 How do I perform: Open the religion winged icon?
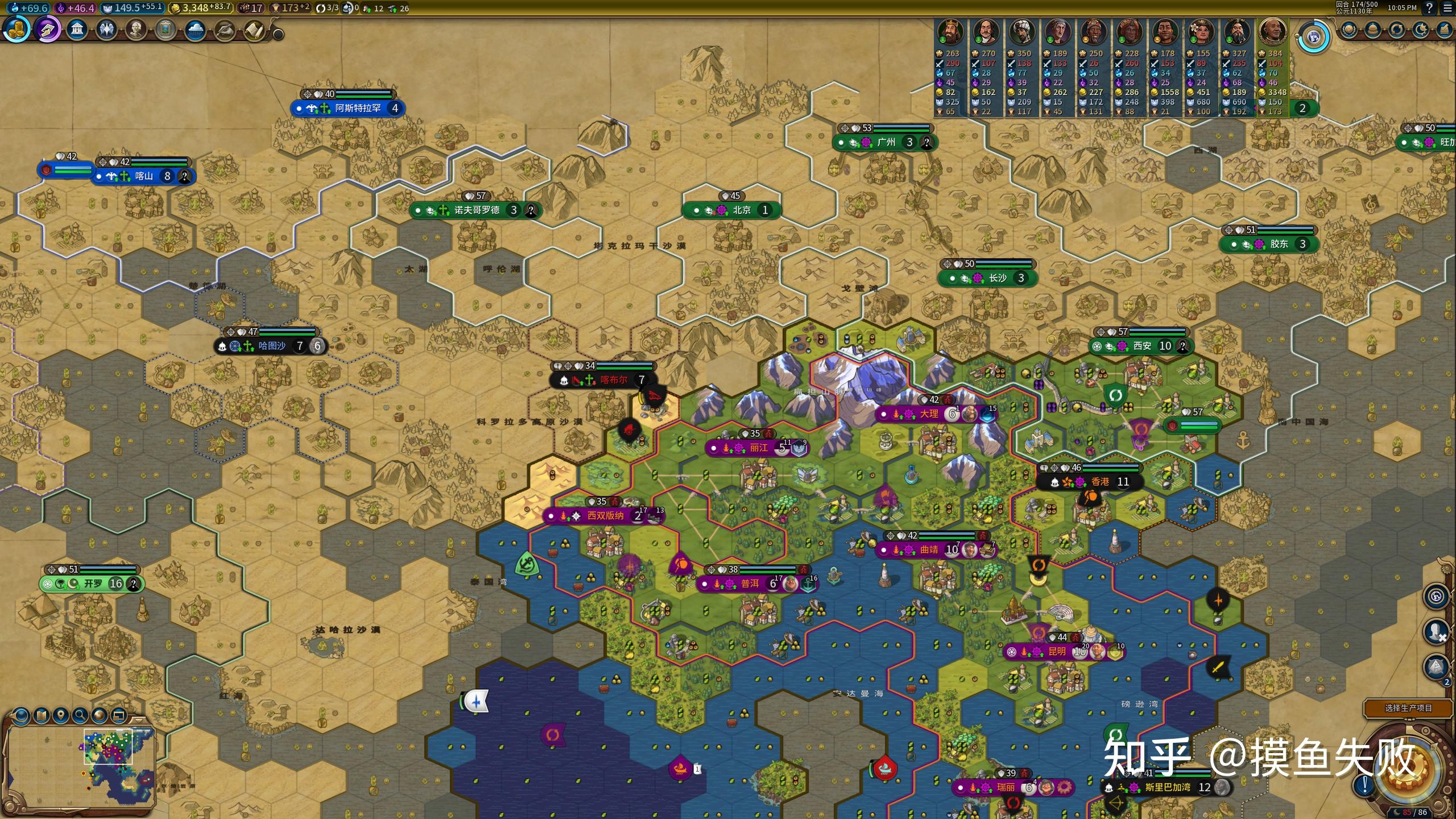(x=106, y=30)
